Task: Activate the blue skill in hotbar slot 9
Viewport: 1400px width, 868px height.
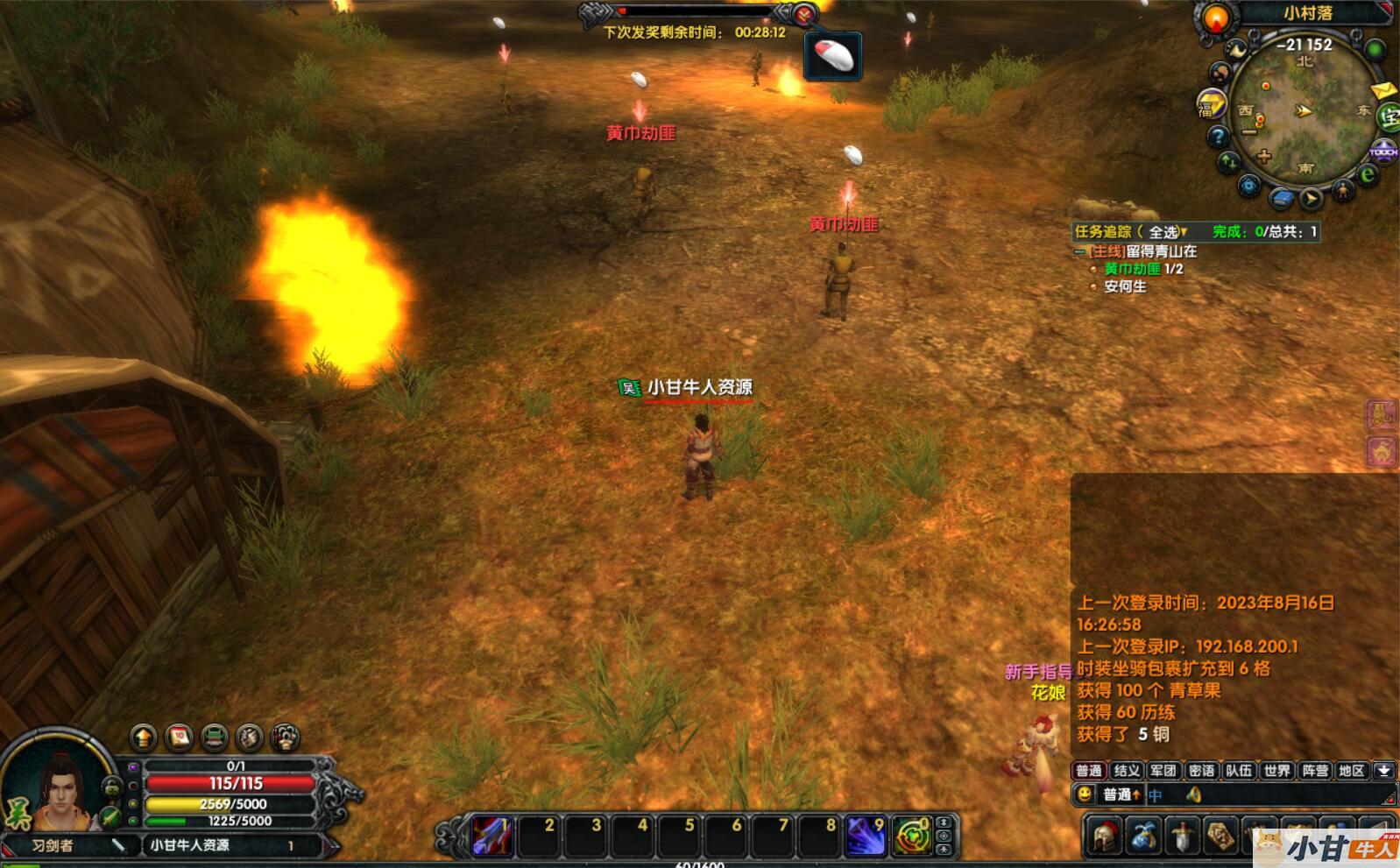Action: pyautogui.click(x=865, y=836)
